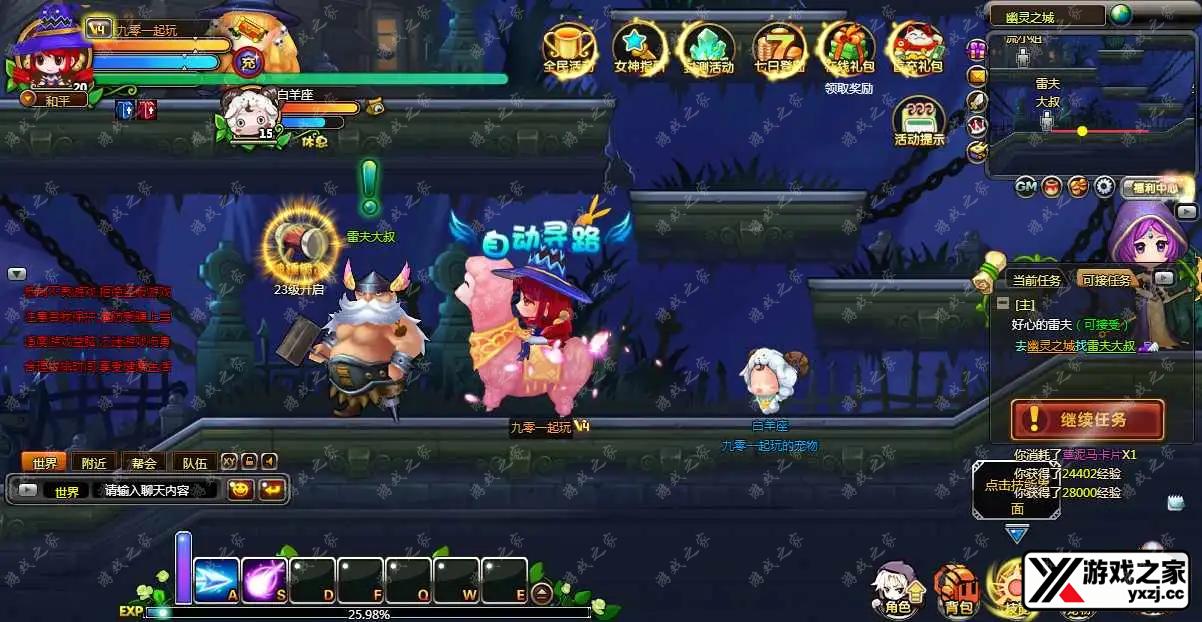
Task: Switch chat to the 附近 nearby tab
Action: [95, 463]
